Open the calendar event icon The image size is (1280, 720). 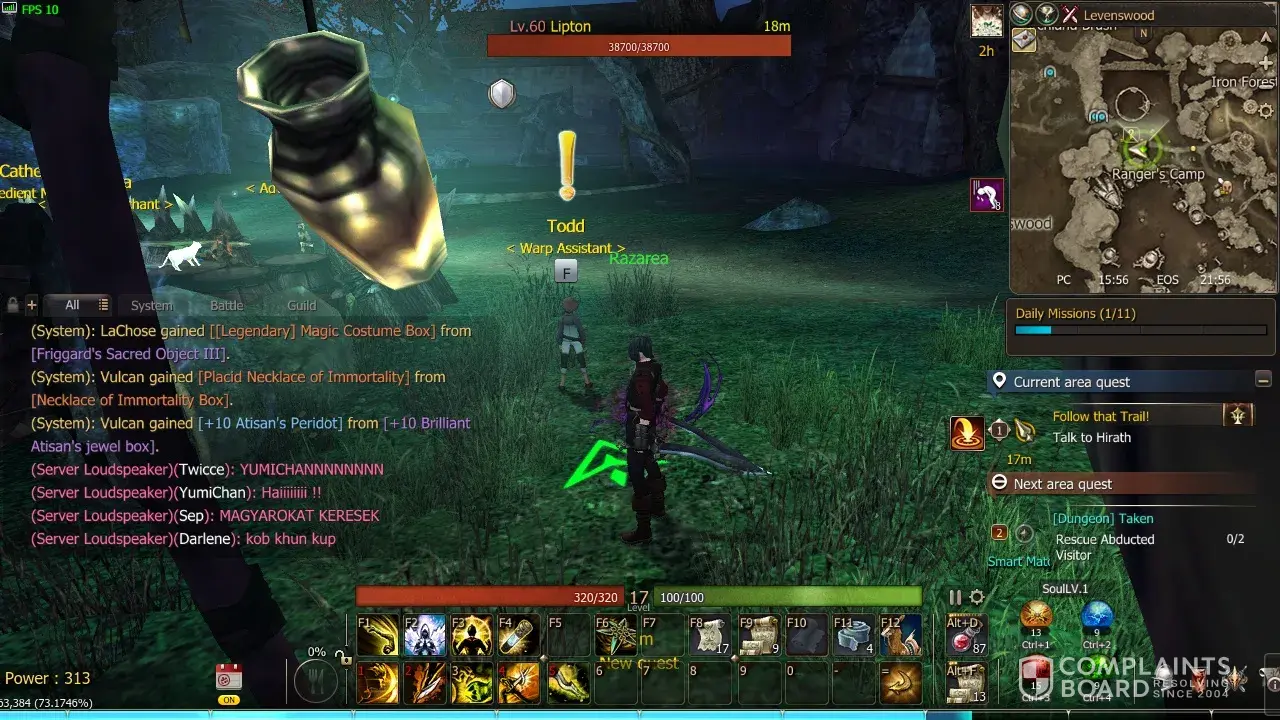[x=229, y=677]
